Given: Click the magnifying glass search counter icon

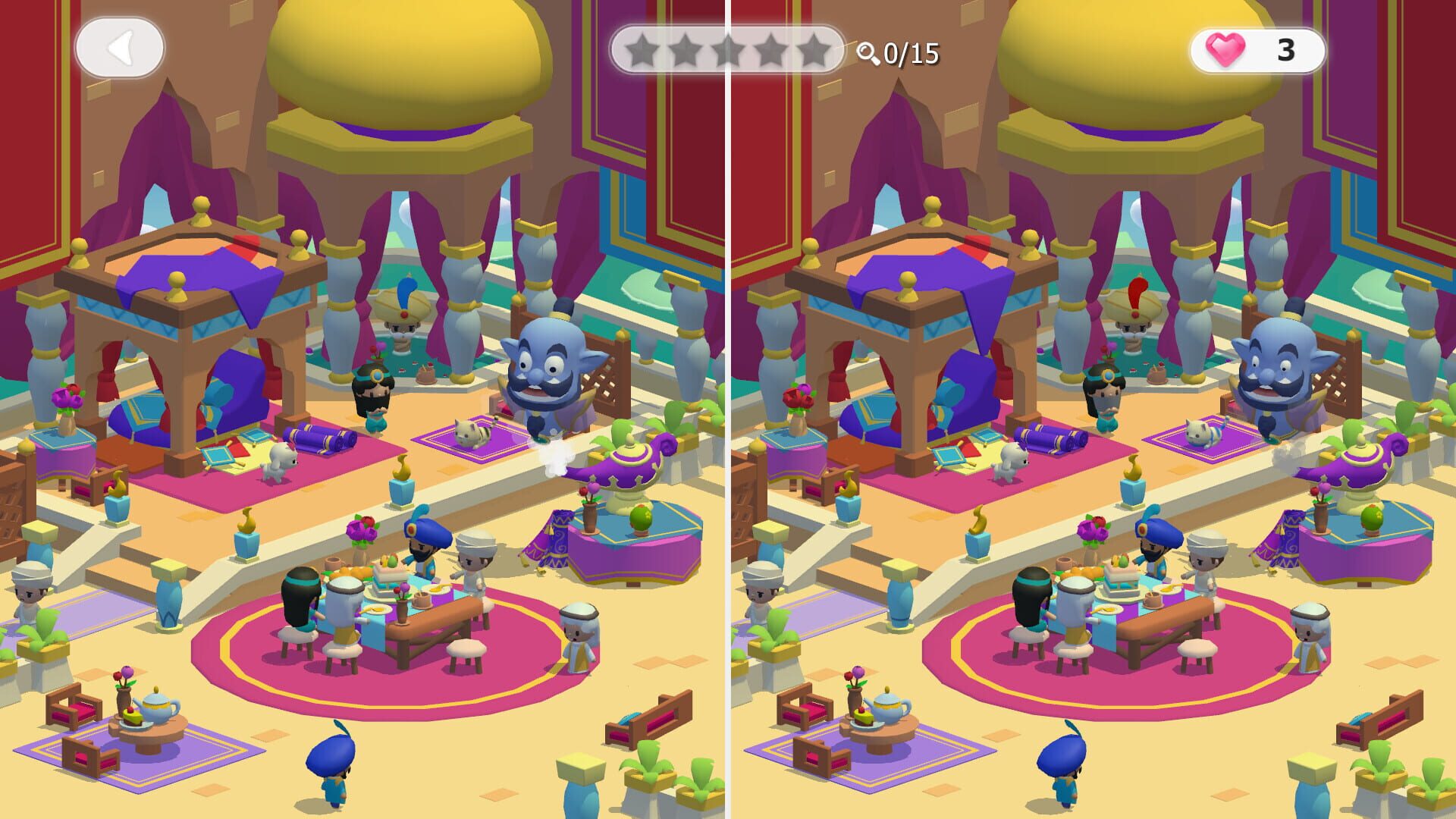Looking at the screenshot, I should click(x=868, y=52).
